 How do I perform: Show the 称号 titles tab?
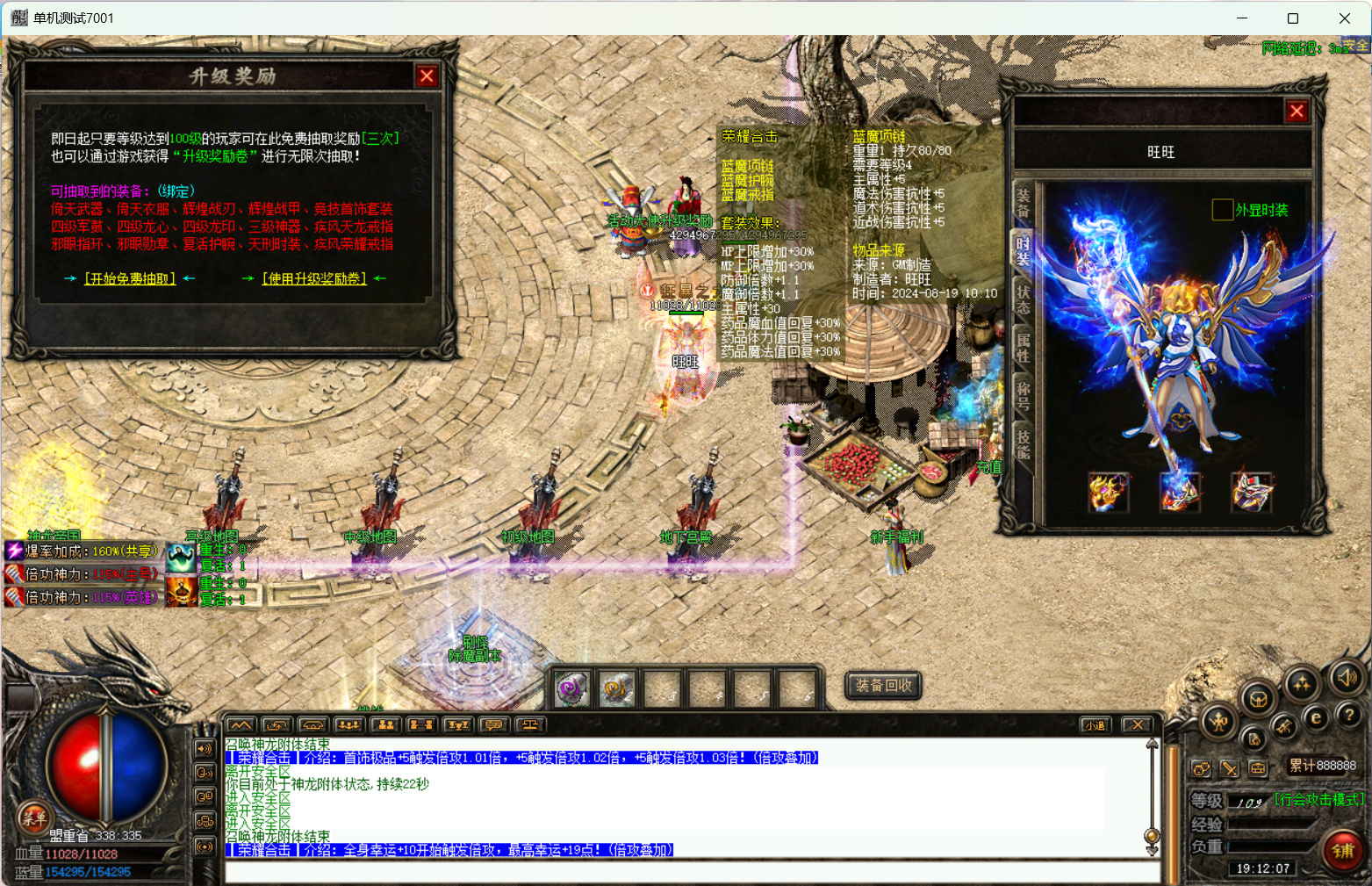coord(1023,395)
